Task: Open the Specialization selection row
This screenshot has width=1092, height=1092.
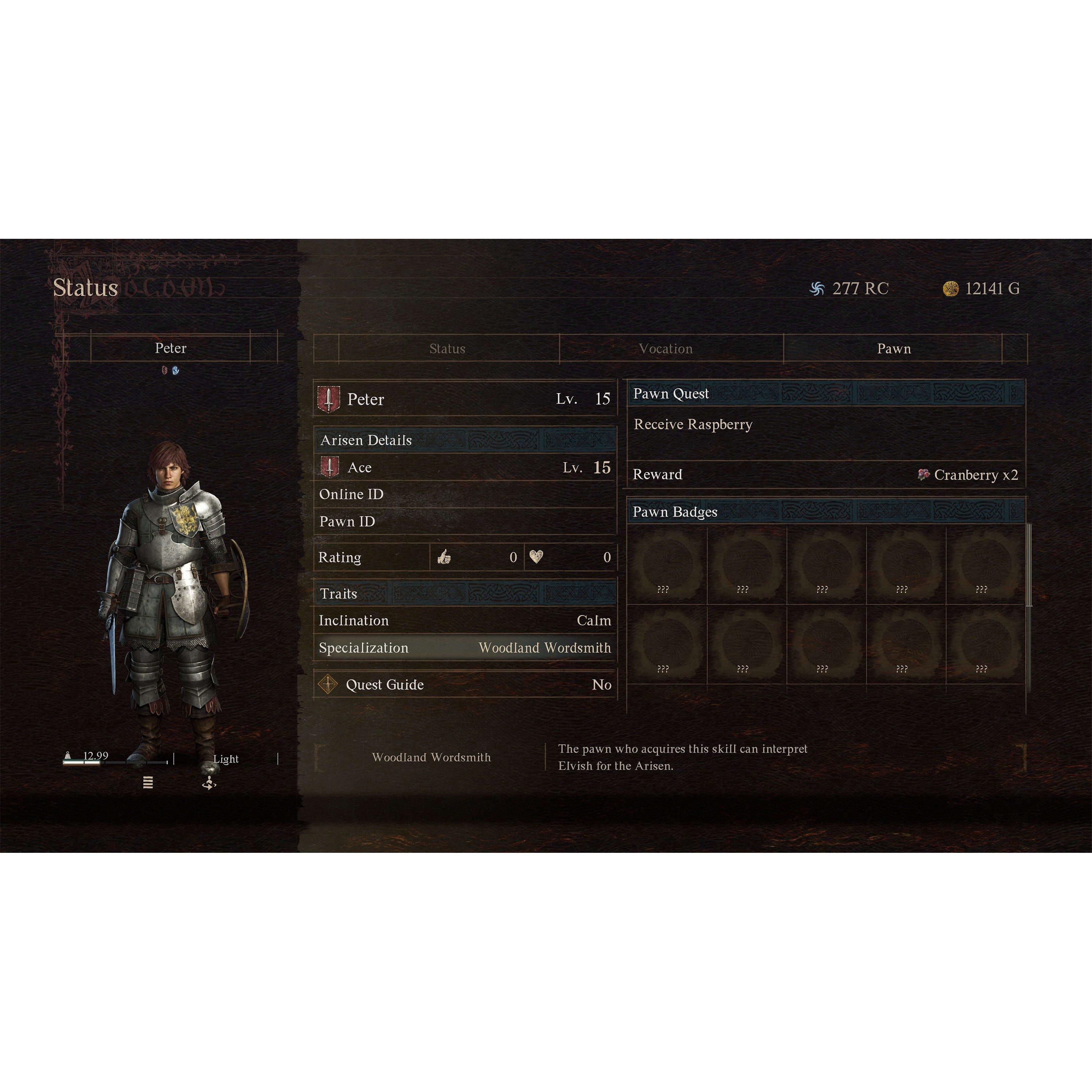Action: [x=463, y=648]
